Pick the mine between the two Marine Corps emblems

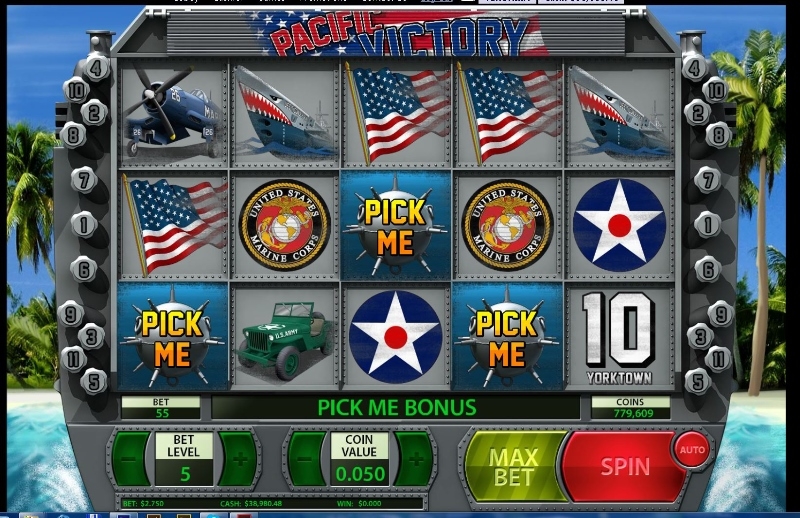coord(396,225)
